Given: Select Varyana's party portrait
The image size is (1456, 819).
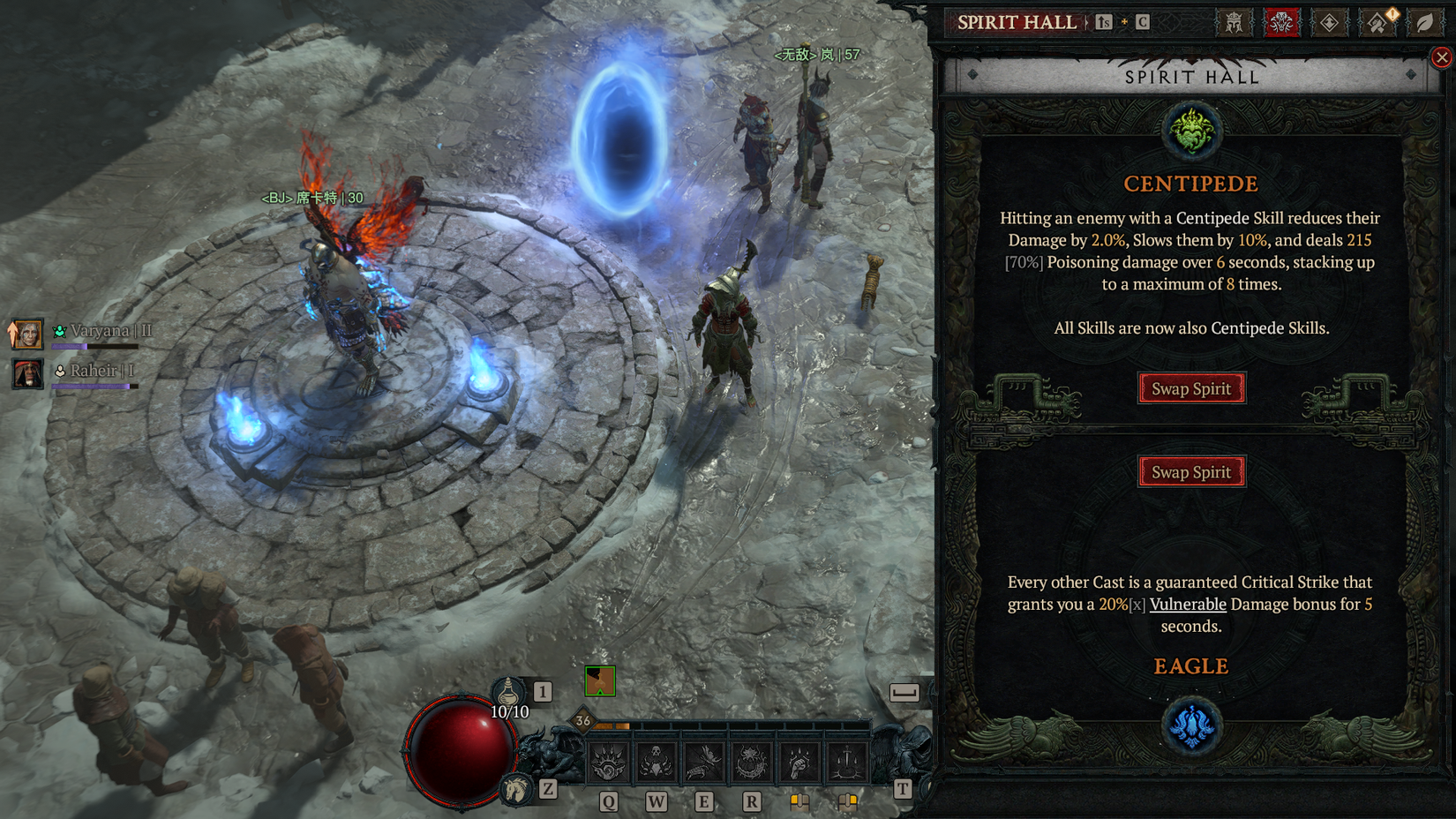Looking at the screenshot, I should (26, 334).
